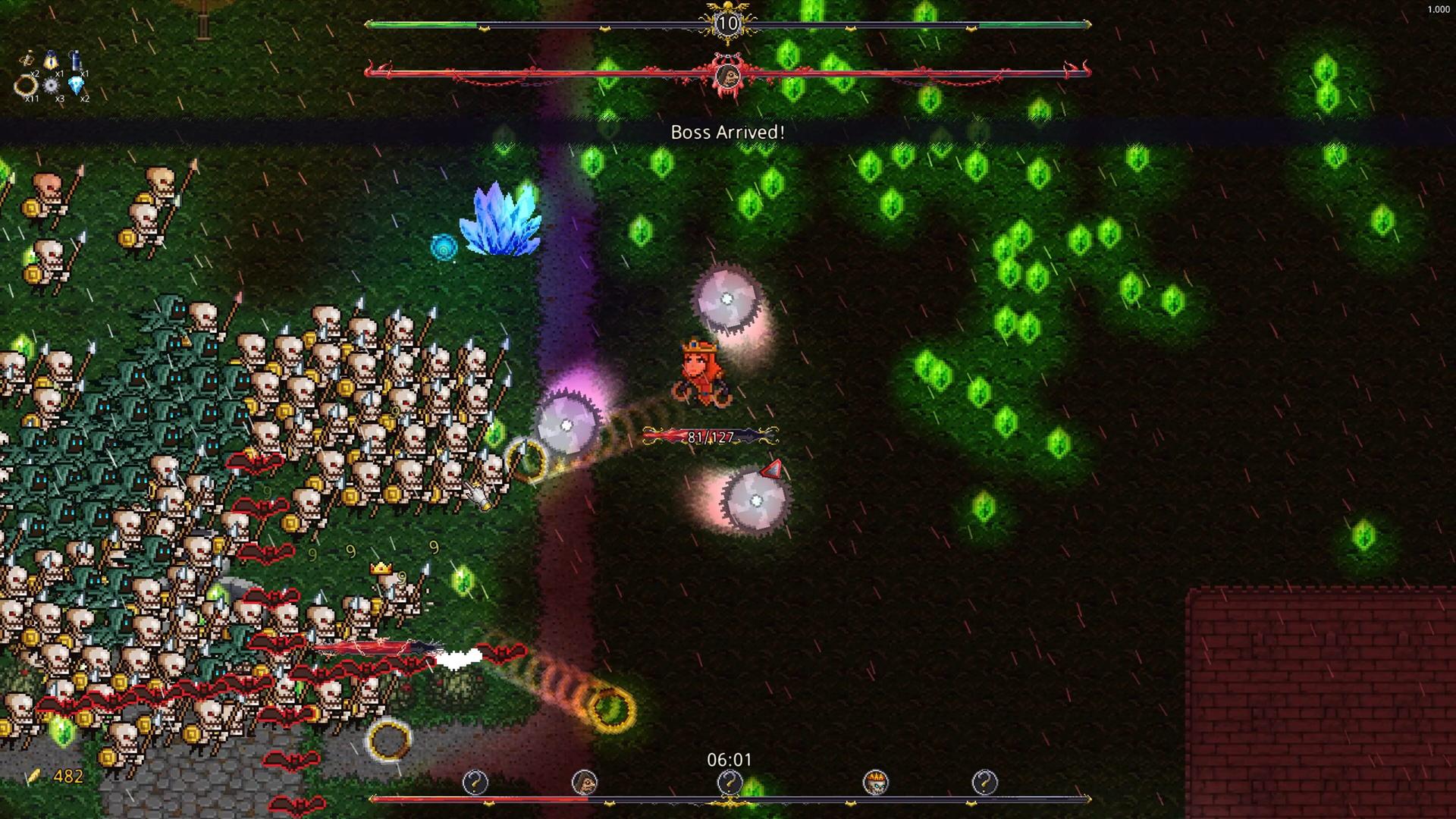Select the blue vial item icon
This screenshot has width=1456, height=819.
click(75, 60)
